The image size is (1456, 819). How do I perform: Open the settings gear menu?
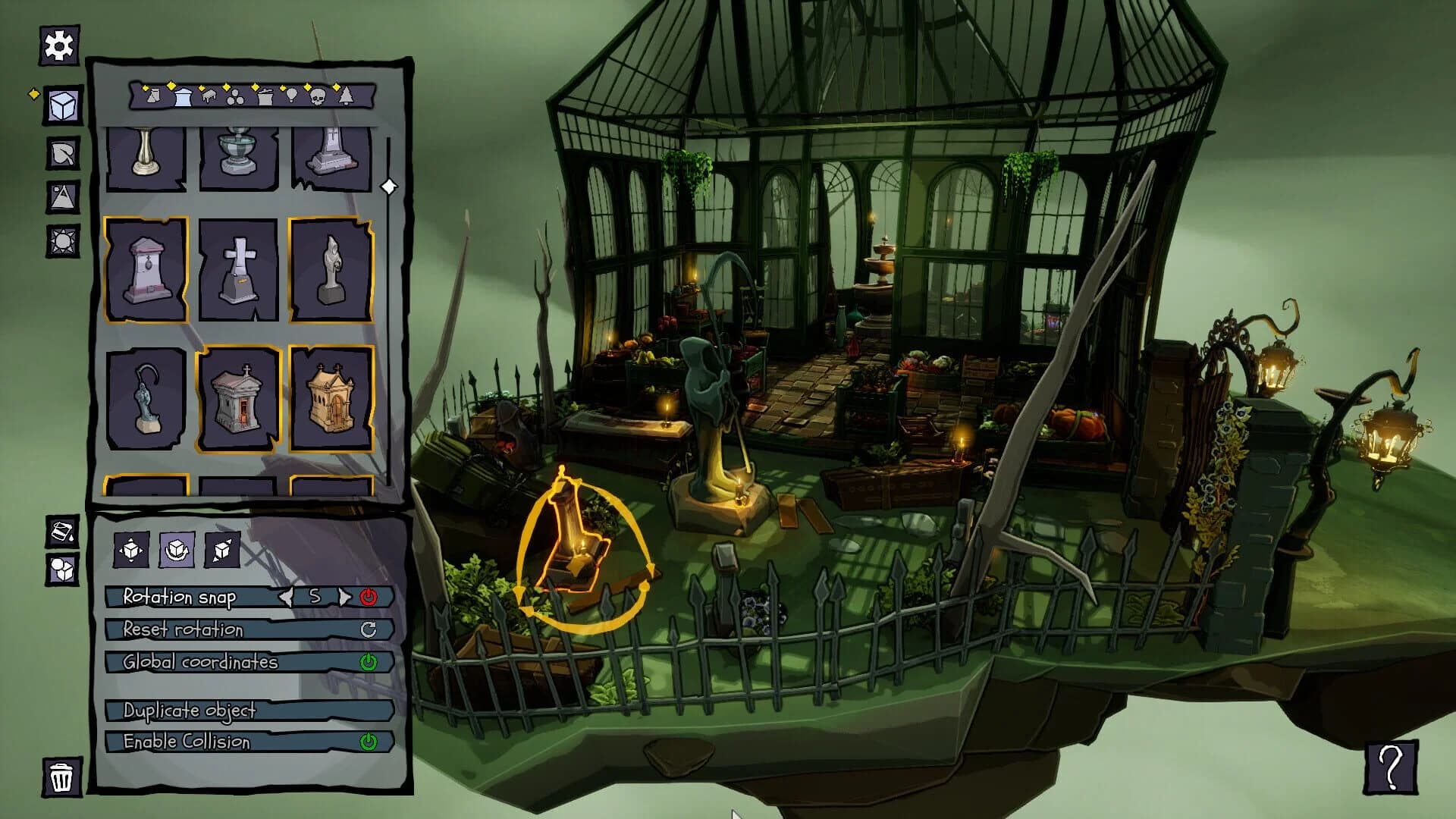[58, 46]
